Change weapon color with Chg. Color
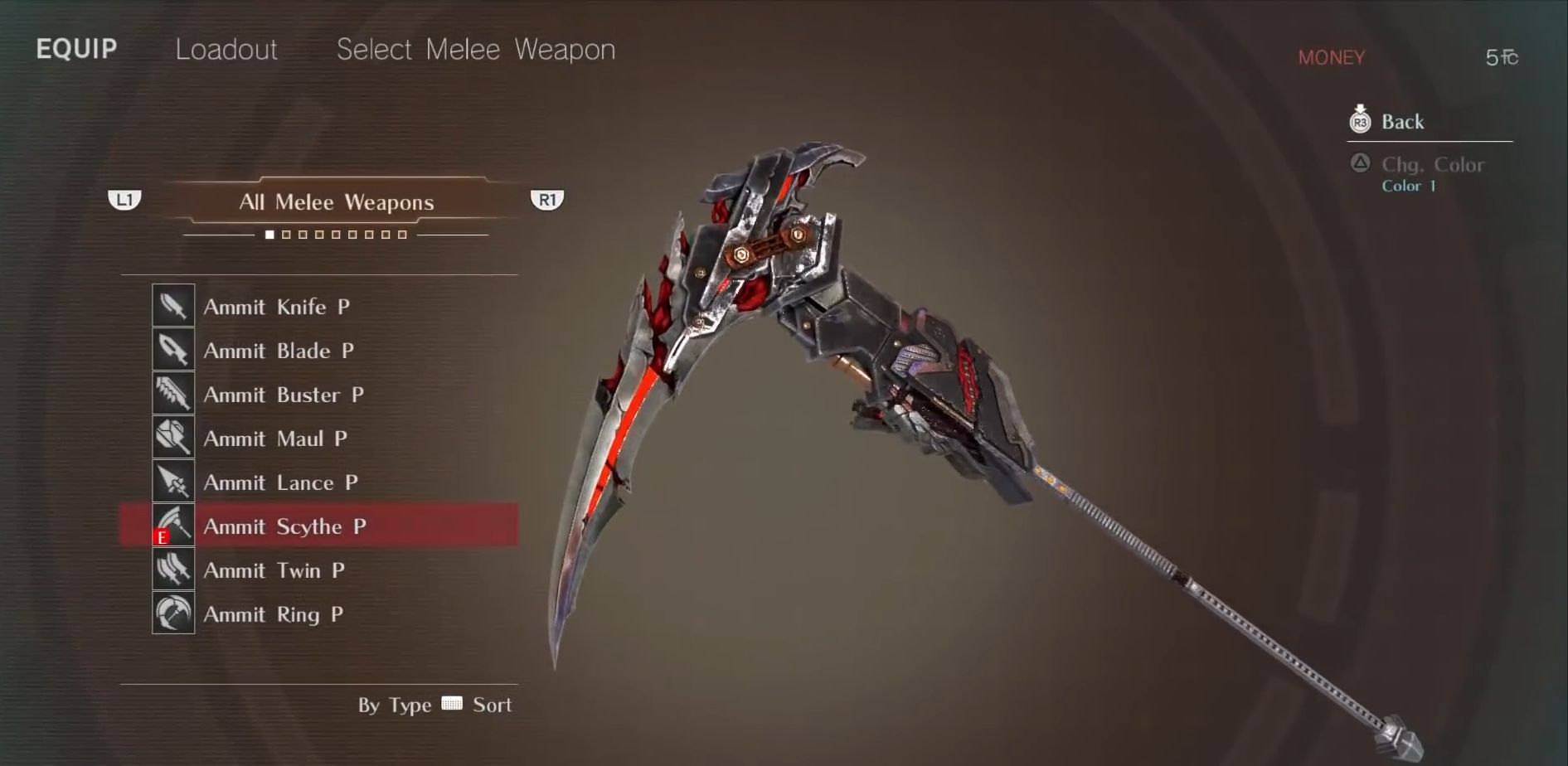Image resolution: width=1568 pixels, height=766 pixels. (x=1431, y=165)
